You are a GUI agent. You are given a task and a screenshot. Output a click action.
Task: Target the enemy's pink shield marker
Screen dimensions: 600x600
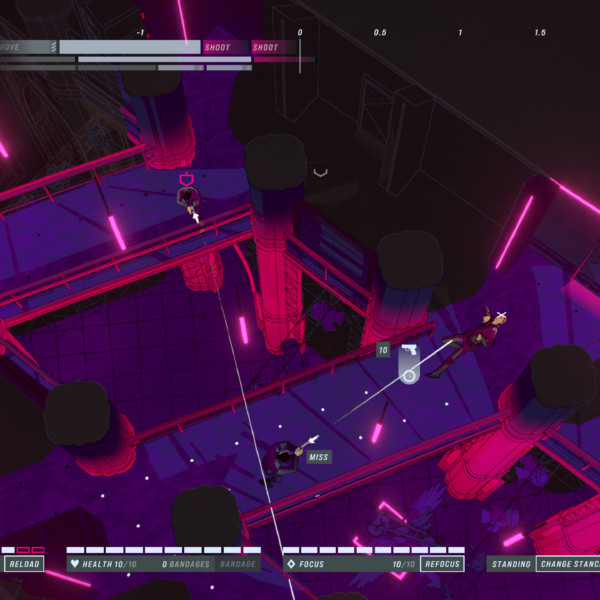(x=186, y=180)
